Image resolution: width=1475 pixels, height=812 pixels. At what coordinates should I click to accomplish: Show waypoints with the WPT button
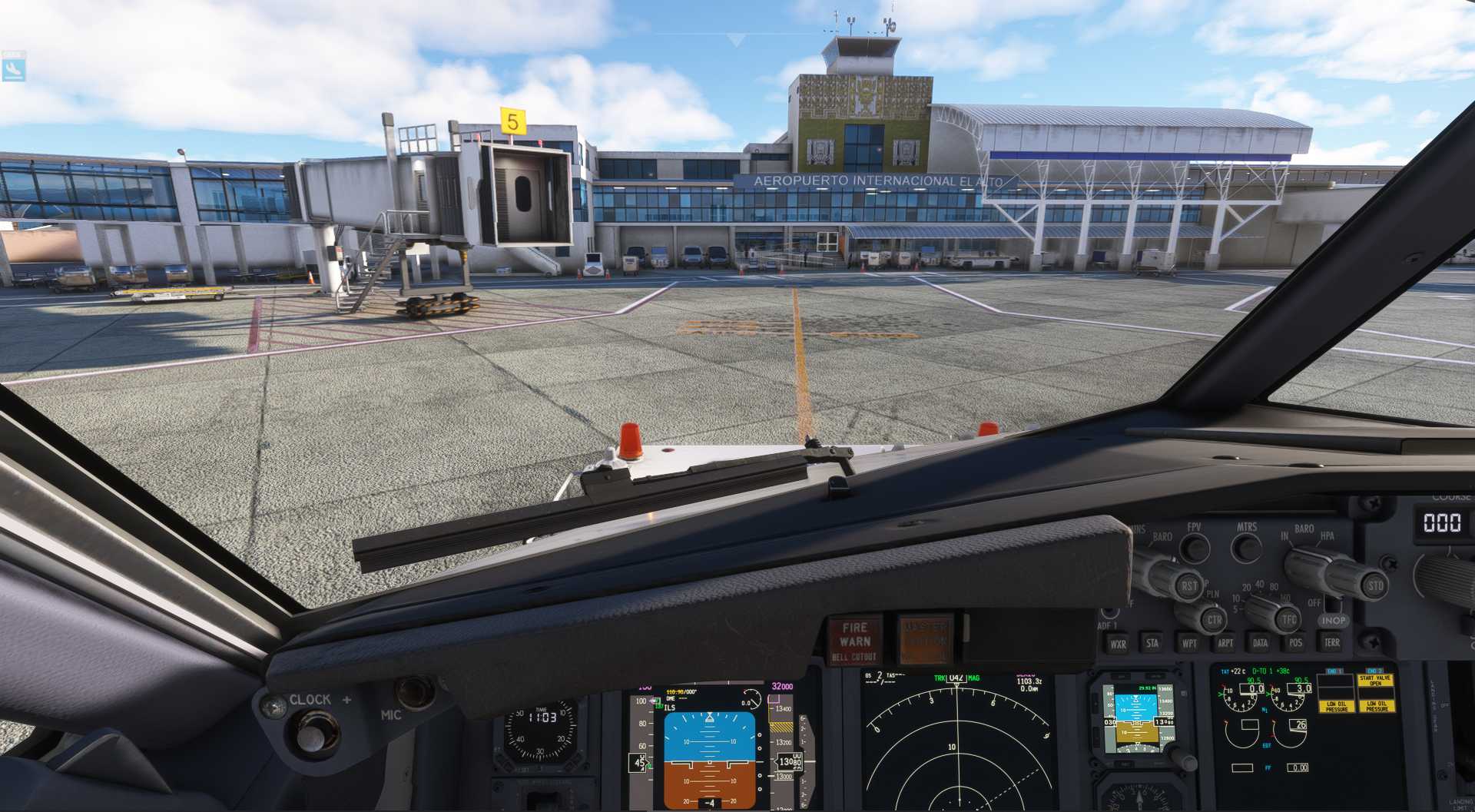(x=1189, y=643)
